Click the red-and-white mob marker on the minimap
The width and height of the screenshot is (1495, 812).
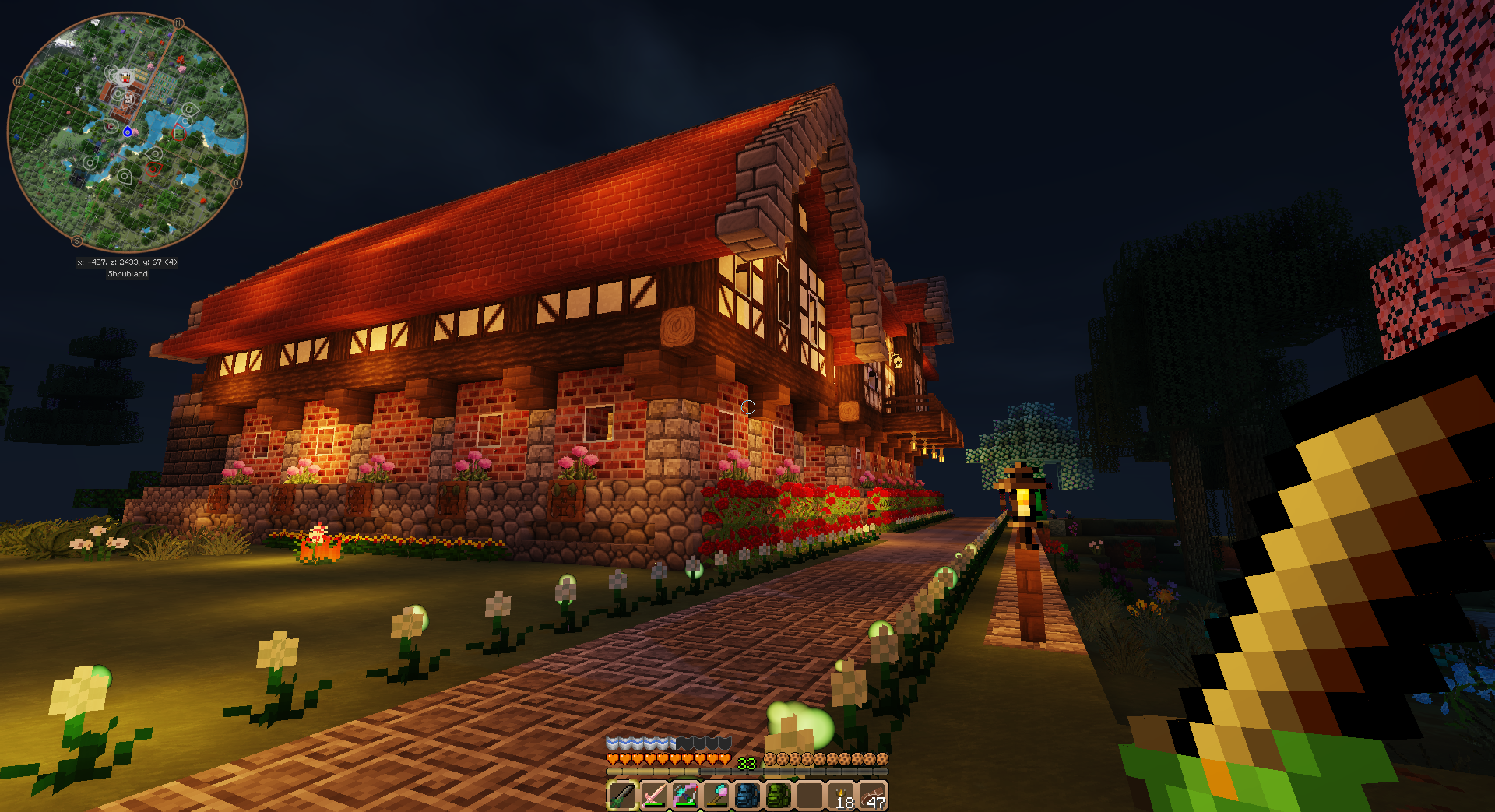pyautogui.click(x=125, y=77)
